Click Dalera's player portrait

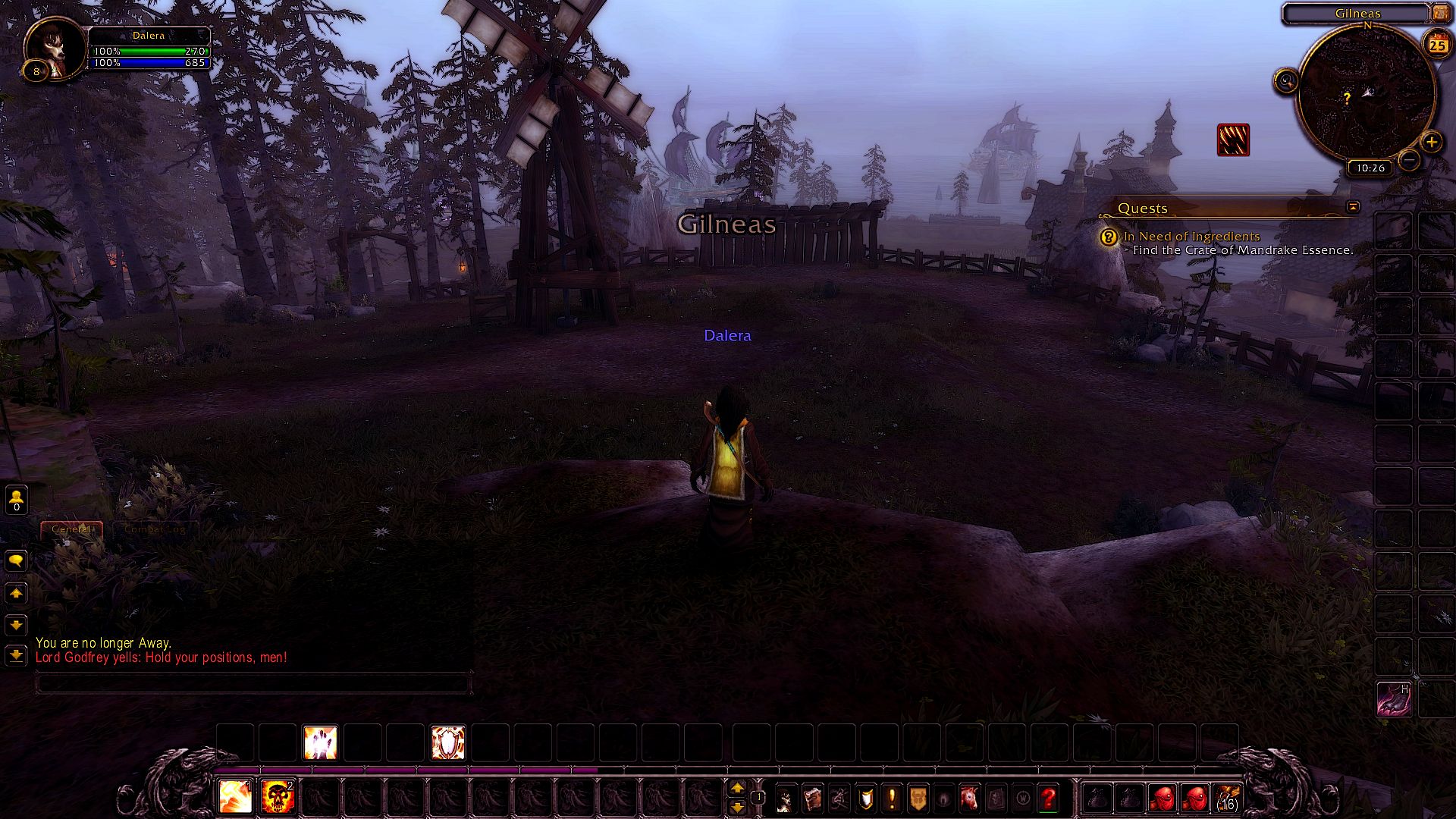coord(56,48)
